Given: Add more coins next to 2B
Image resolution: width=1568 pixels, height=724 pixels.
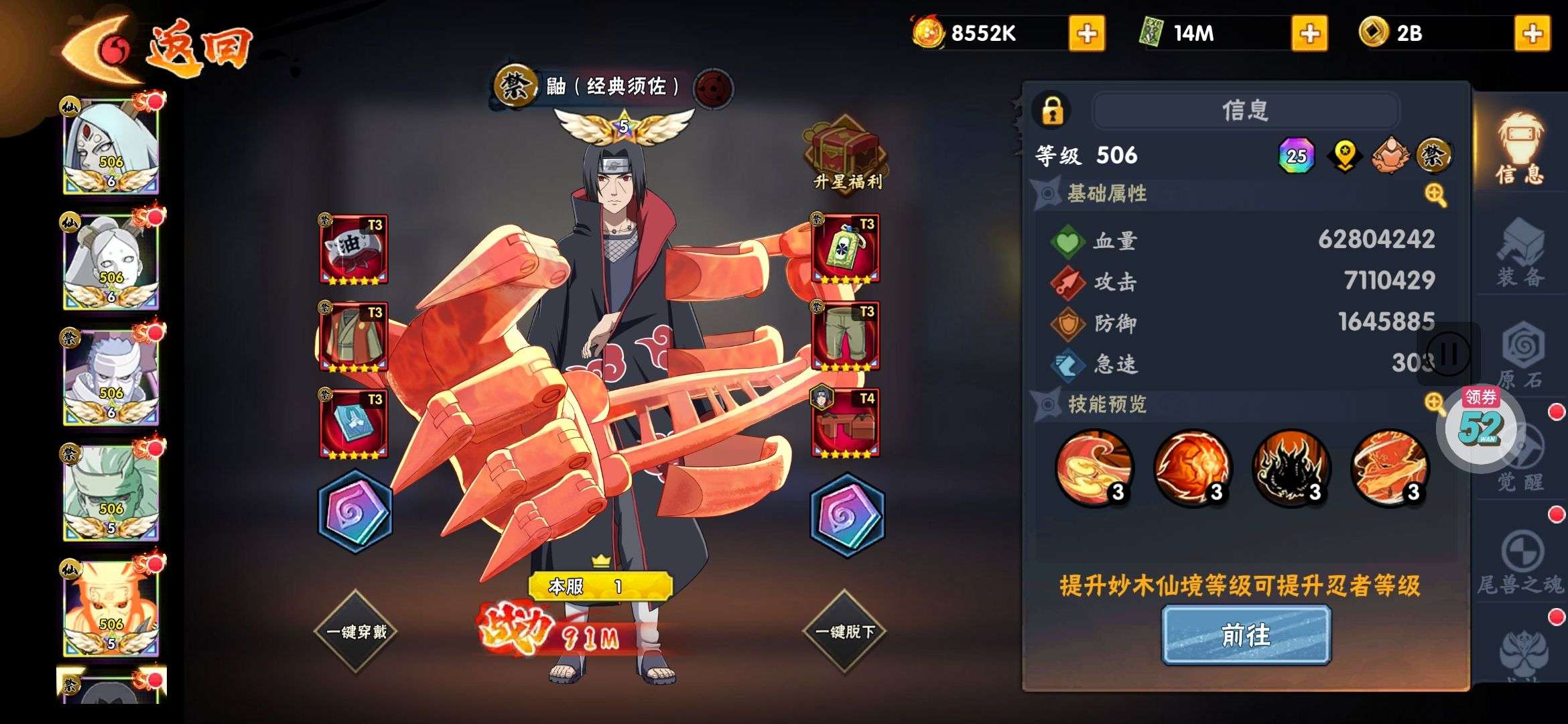Looking at the screenshot, I should (1532, 34).
